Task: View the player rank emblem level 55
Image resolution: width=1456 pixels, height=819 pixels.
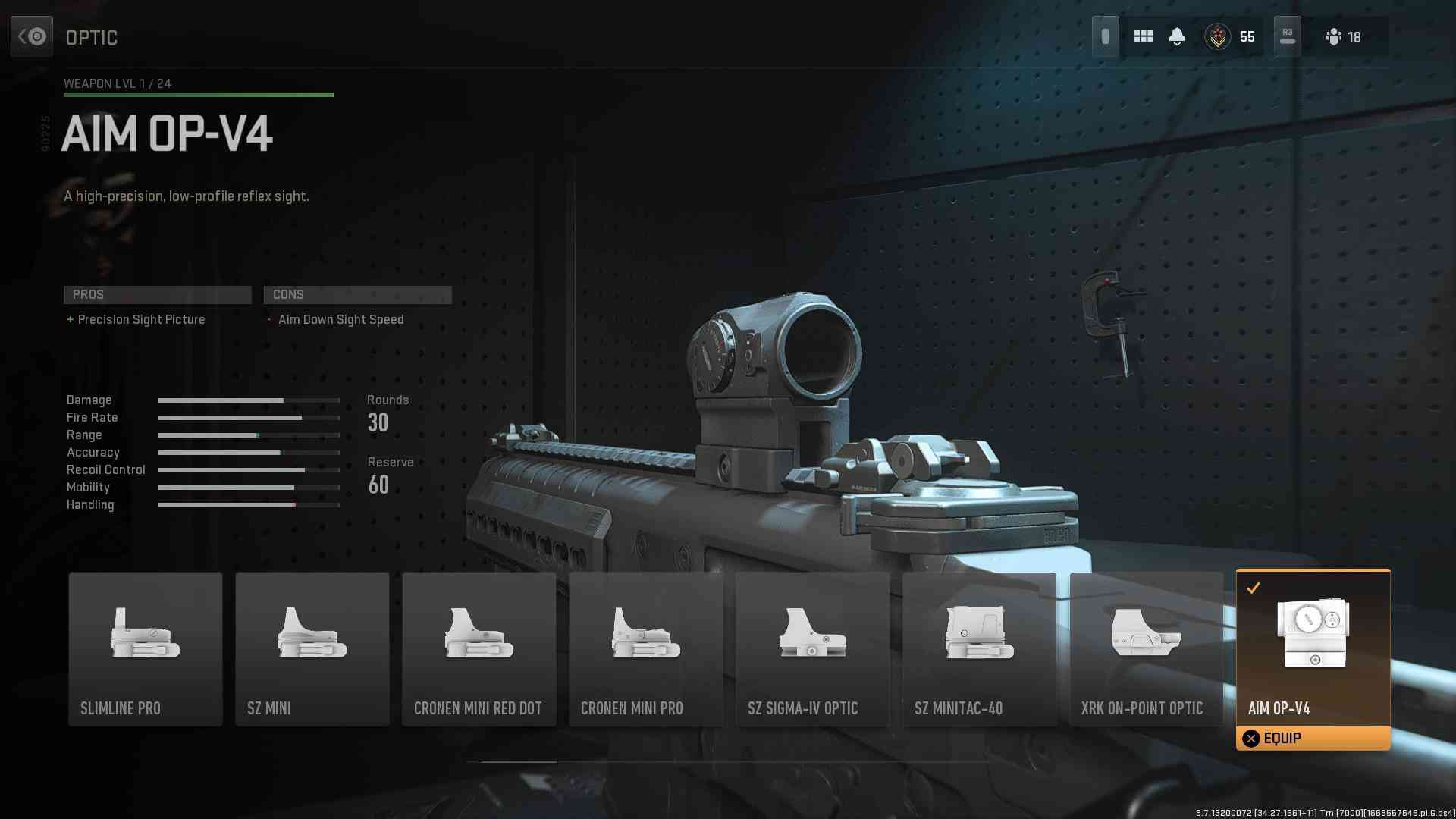Action: coord(1218,36)
